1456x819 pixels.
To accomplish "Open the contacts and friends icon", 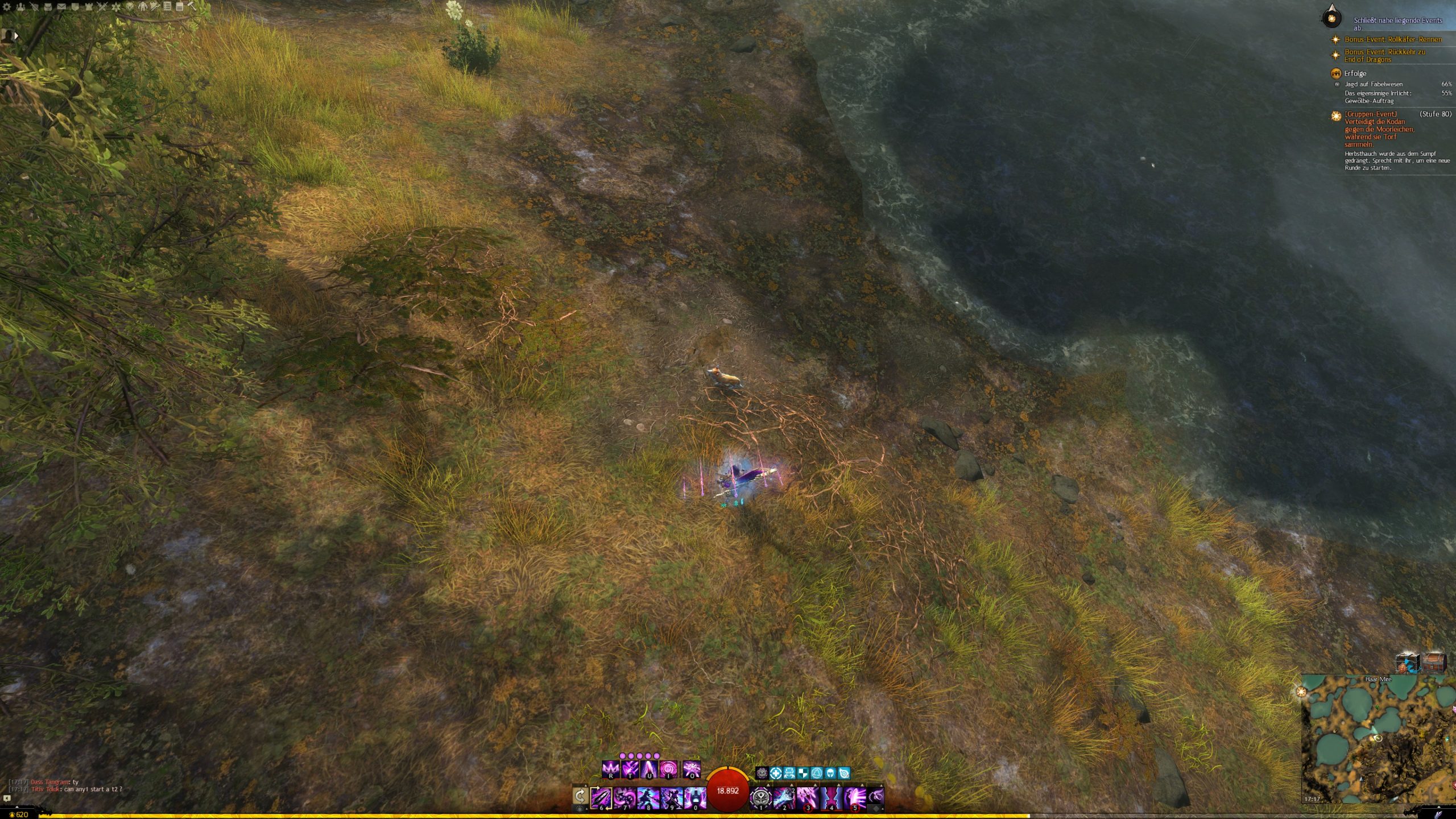I will click(20, 7).
